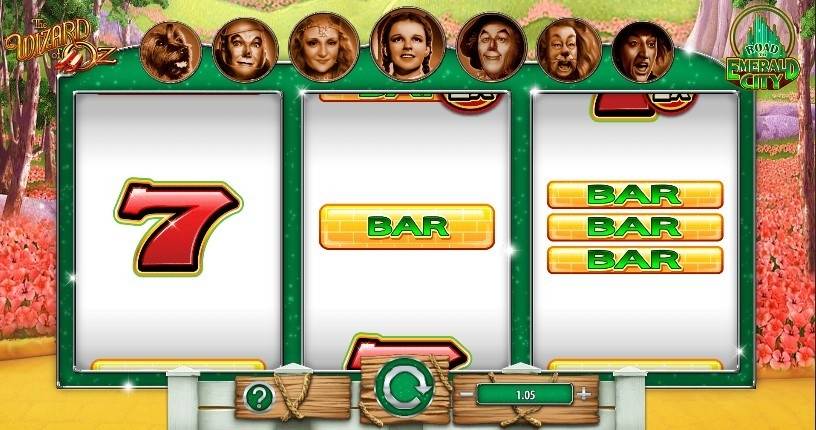Increase the bet with the plus button
Screen dimensions: 816x430
(x=585, y=394)
